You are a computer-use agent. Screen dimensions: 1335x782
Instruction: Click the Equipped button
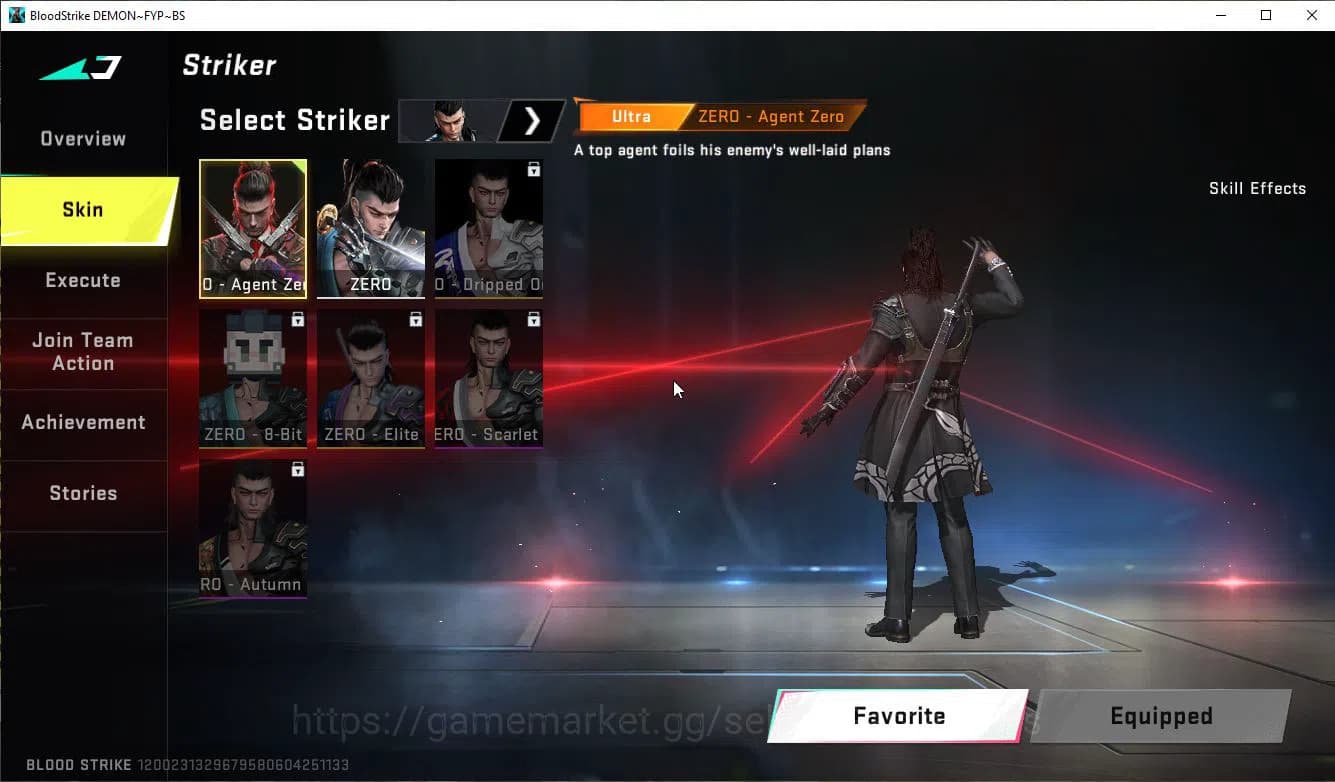point(1160,715)
